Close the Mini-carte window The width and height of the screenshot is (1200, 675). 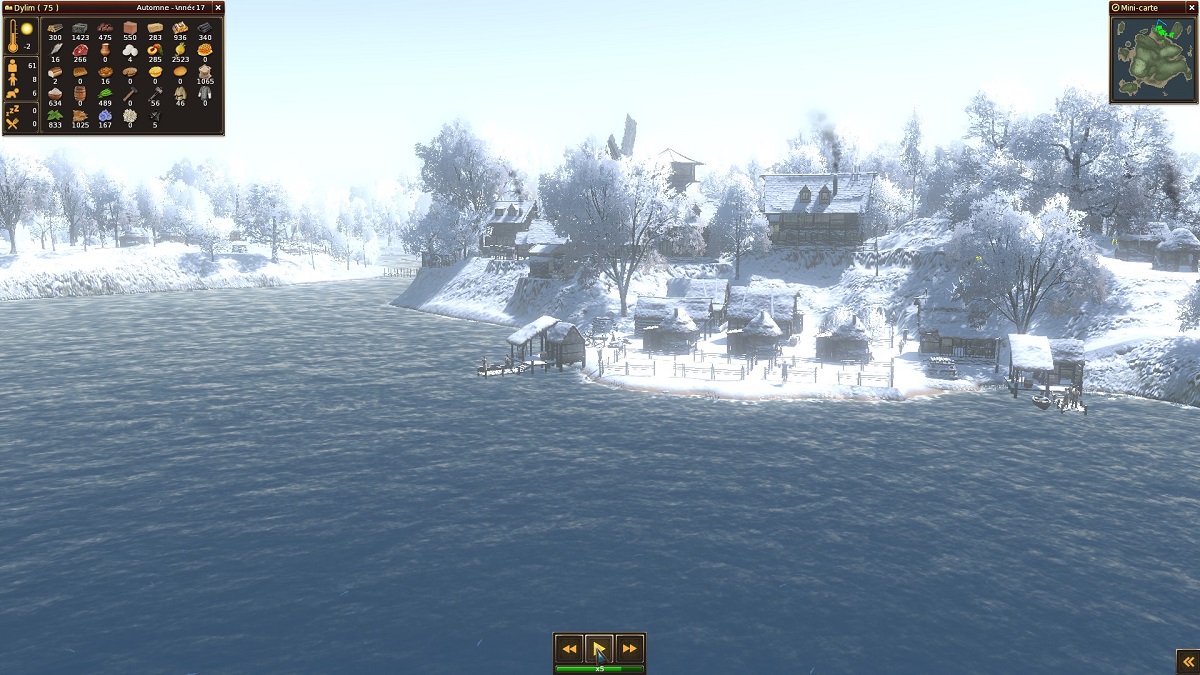point(1190,7)
